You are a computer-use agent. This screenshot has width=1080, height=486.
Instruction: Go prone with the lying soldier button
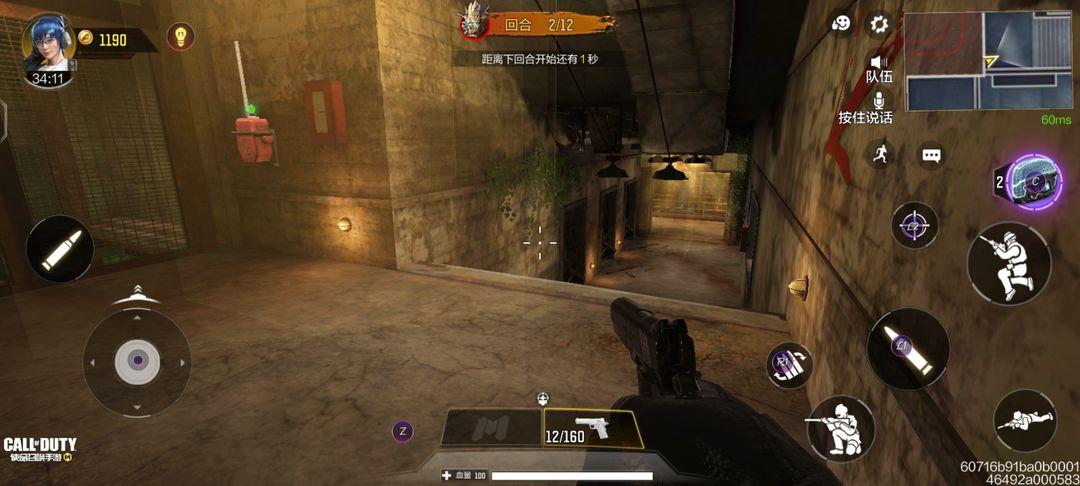tap(1024, 421)
